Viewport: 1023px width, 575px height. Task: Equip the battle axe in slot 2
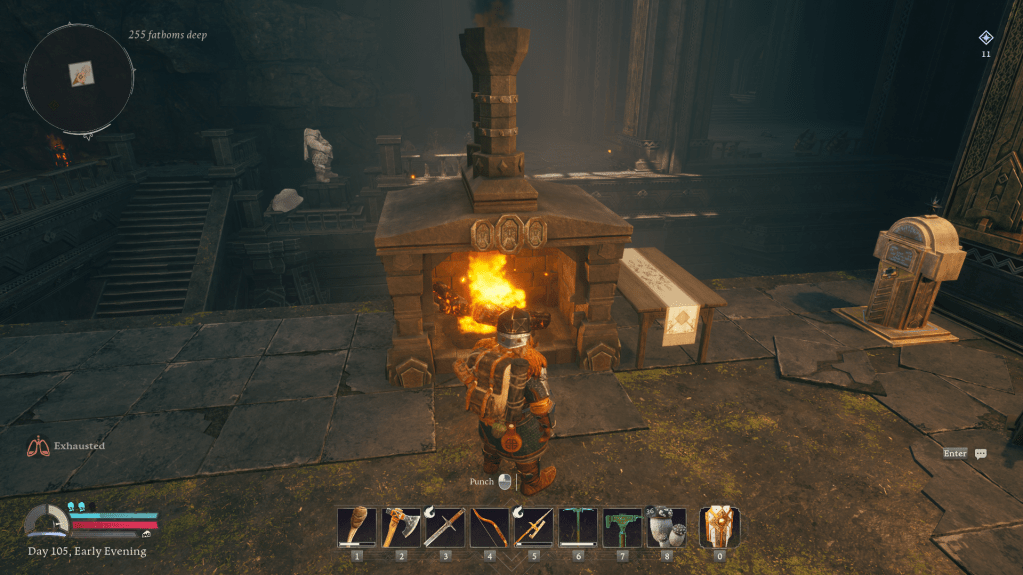tap(401, 527)
